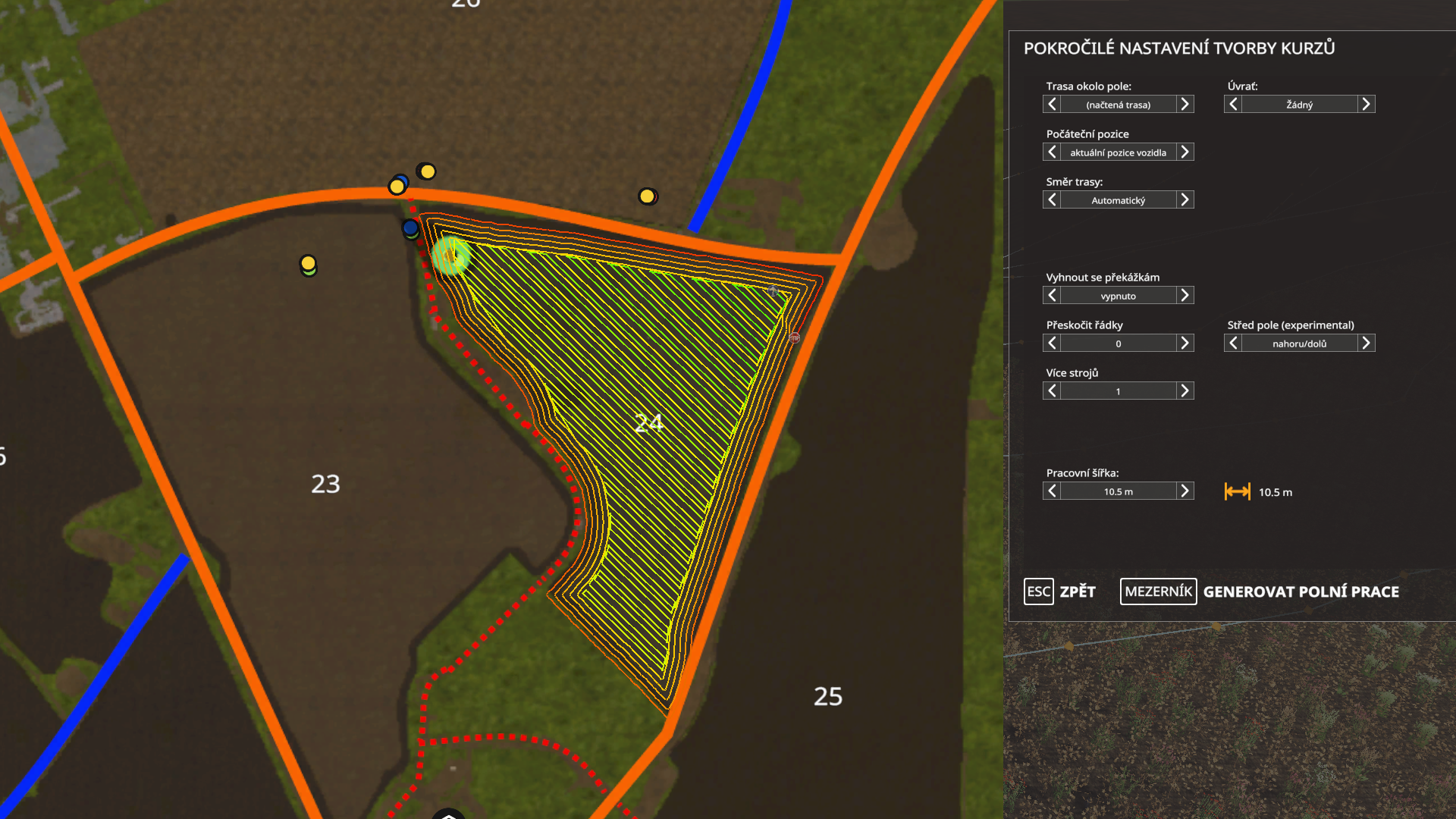Enable obstacle avoidance with the Vyhnout se překážkám arrow
The width and height of the screenshot is (1456, 819).
tap(1185, 295)
